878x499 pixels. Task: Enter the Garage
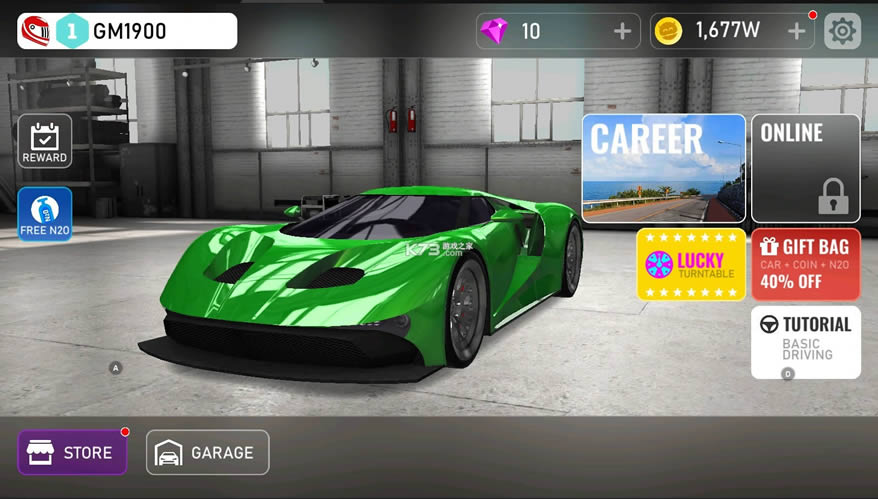point(208,452)
